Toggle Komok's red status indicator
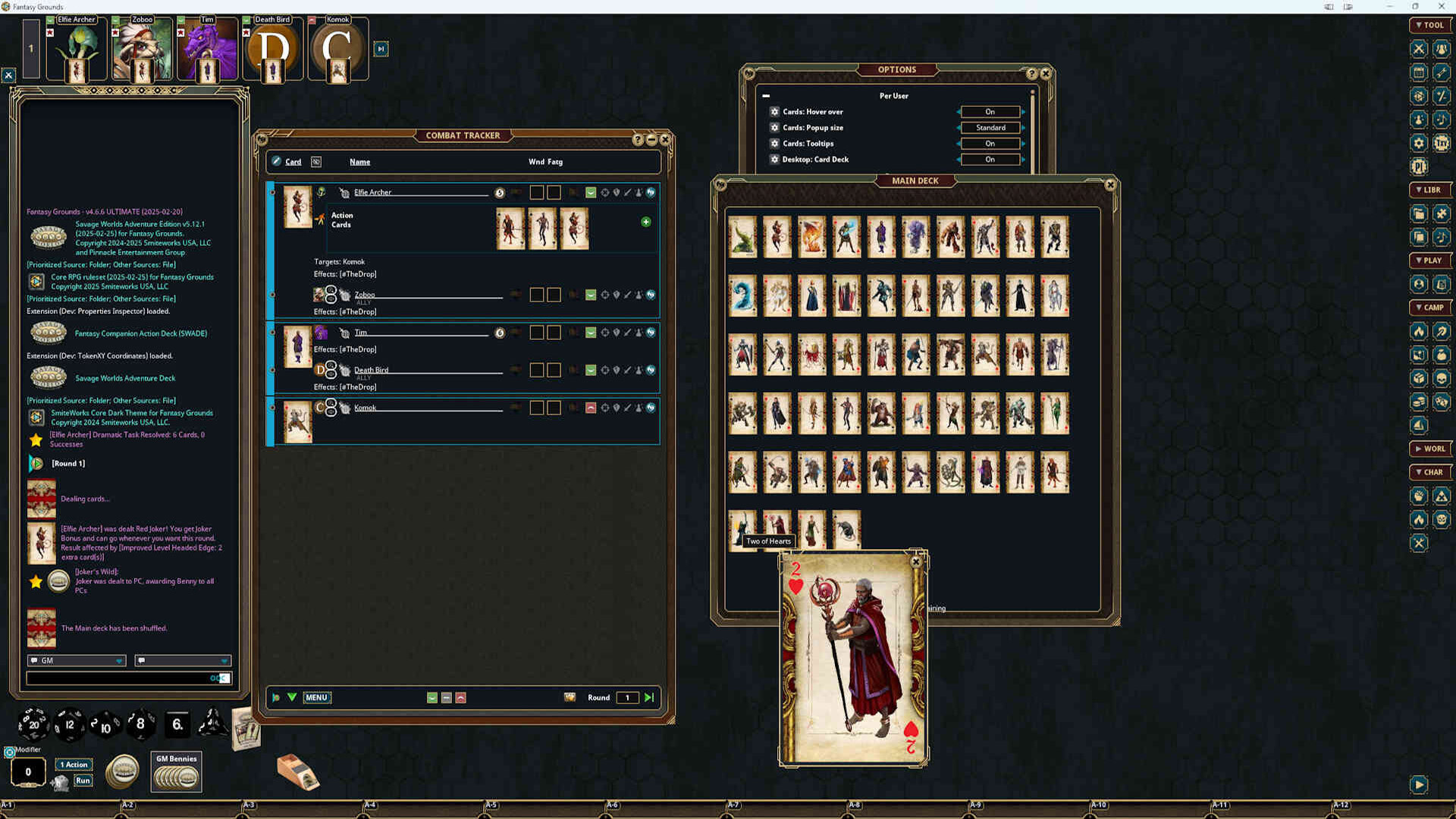Screen dimensions: 1456x819 coord(590,407)
